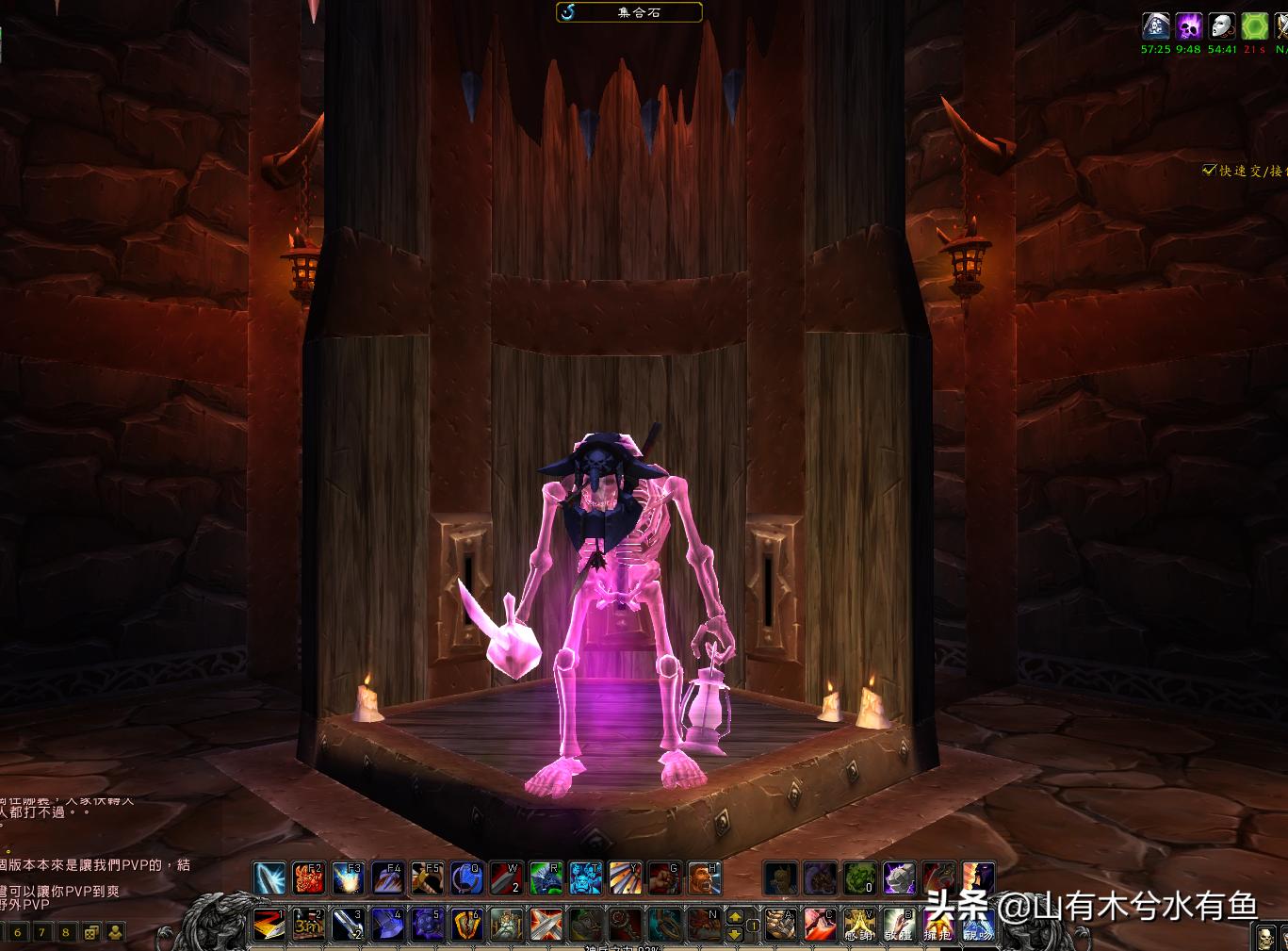Image resolution: width=1288 pixels, height=951 pixels.
Task: Dismiss the buff timed 57:25
Action: pos(1154,25)
